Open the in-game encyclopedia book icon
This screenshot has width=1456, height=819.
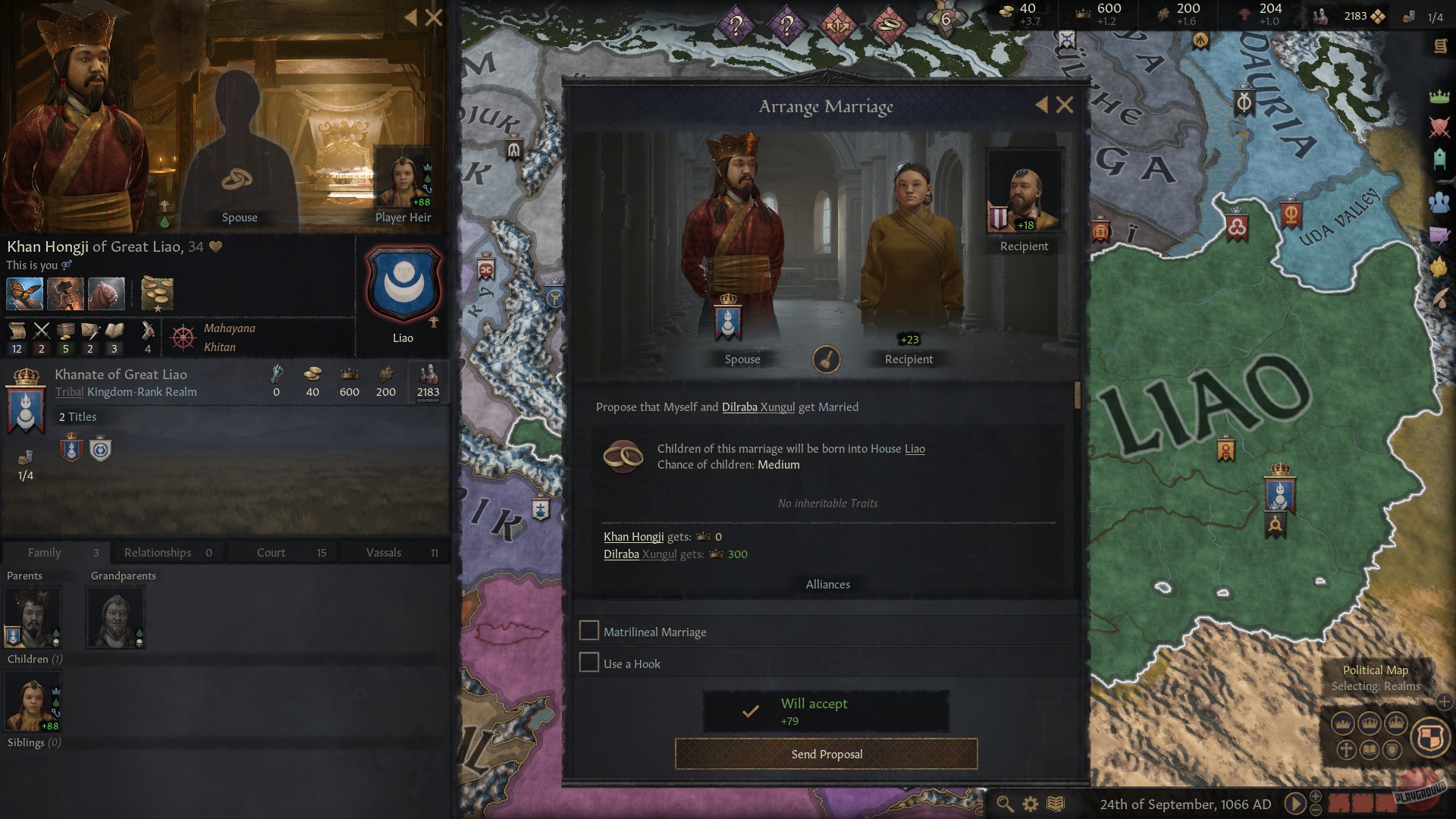point(1056,803)
